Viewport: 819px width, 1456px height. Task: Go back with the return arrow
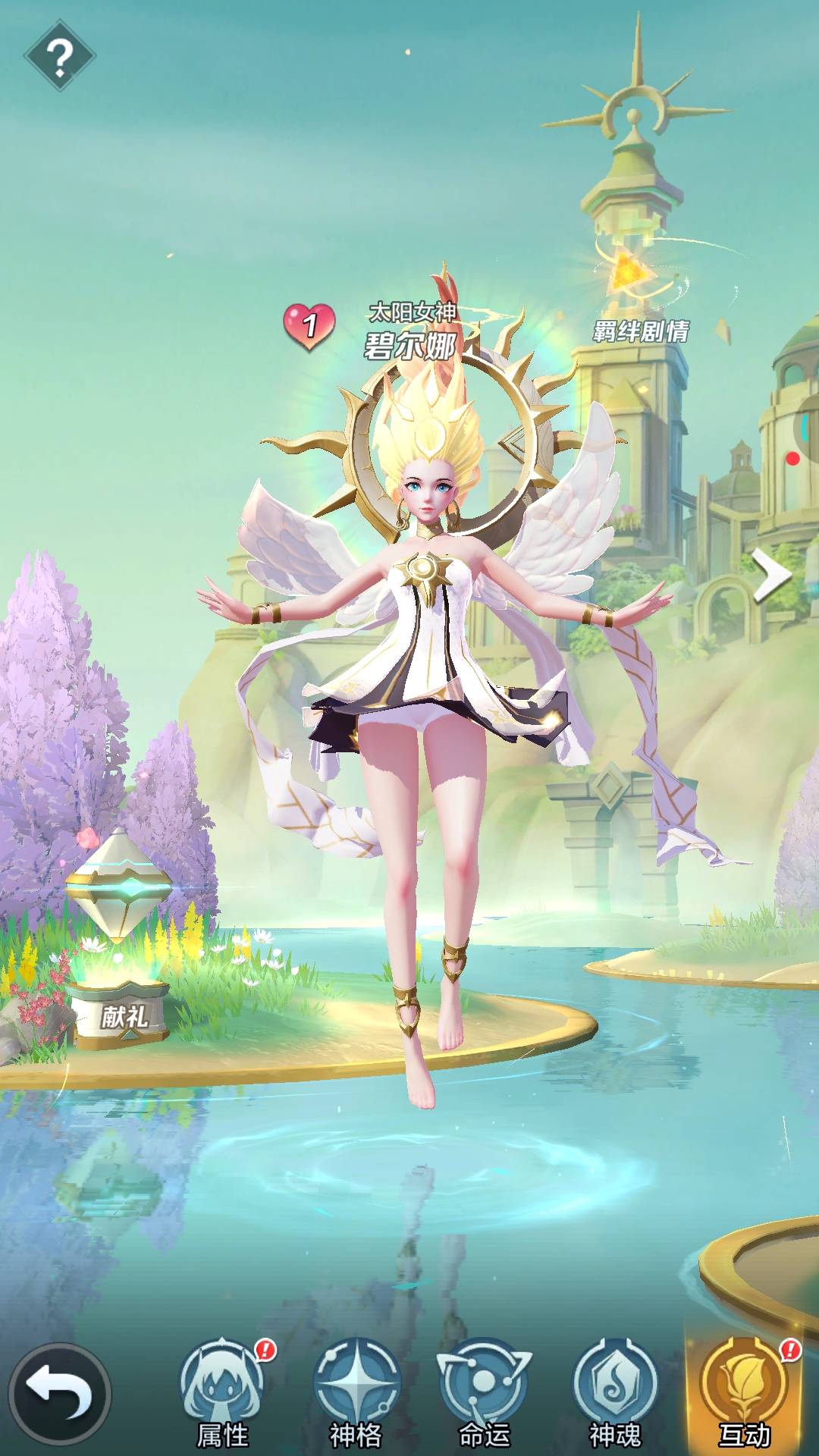(x=60, y=1394)
